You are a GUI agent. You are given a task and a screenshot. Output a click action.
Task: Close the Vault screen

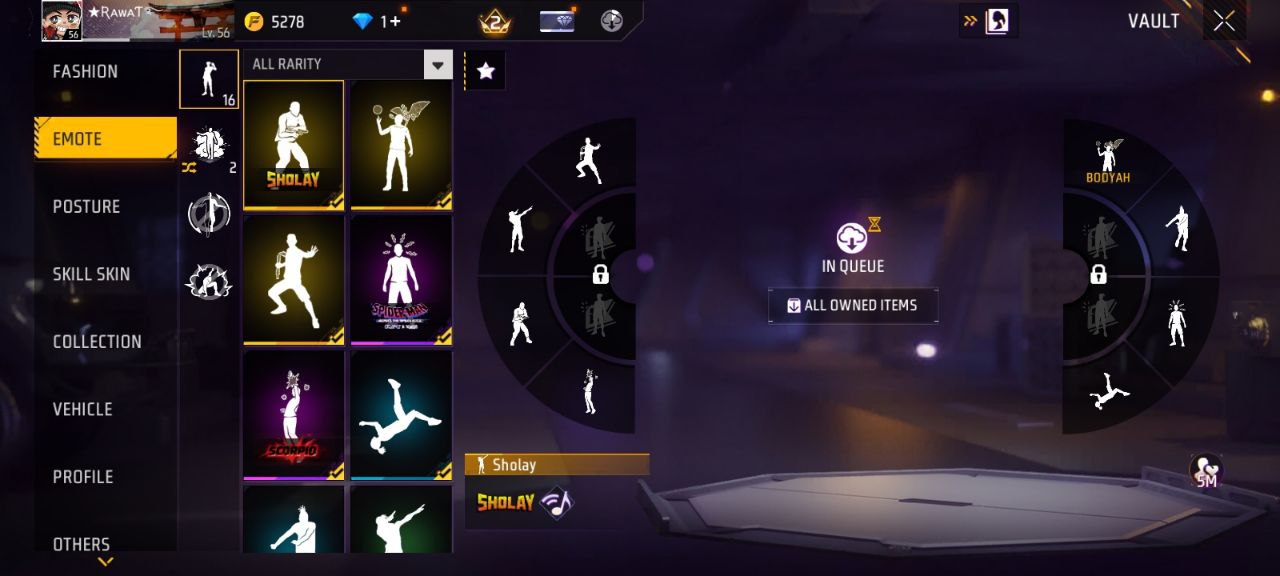pos(1224,22)
